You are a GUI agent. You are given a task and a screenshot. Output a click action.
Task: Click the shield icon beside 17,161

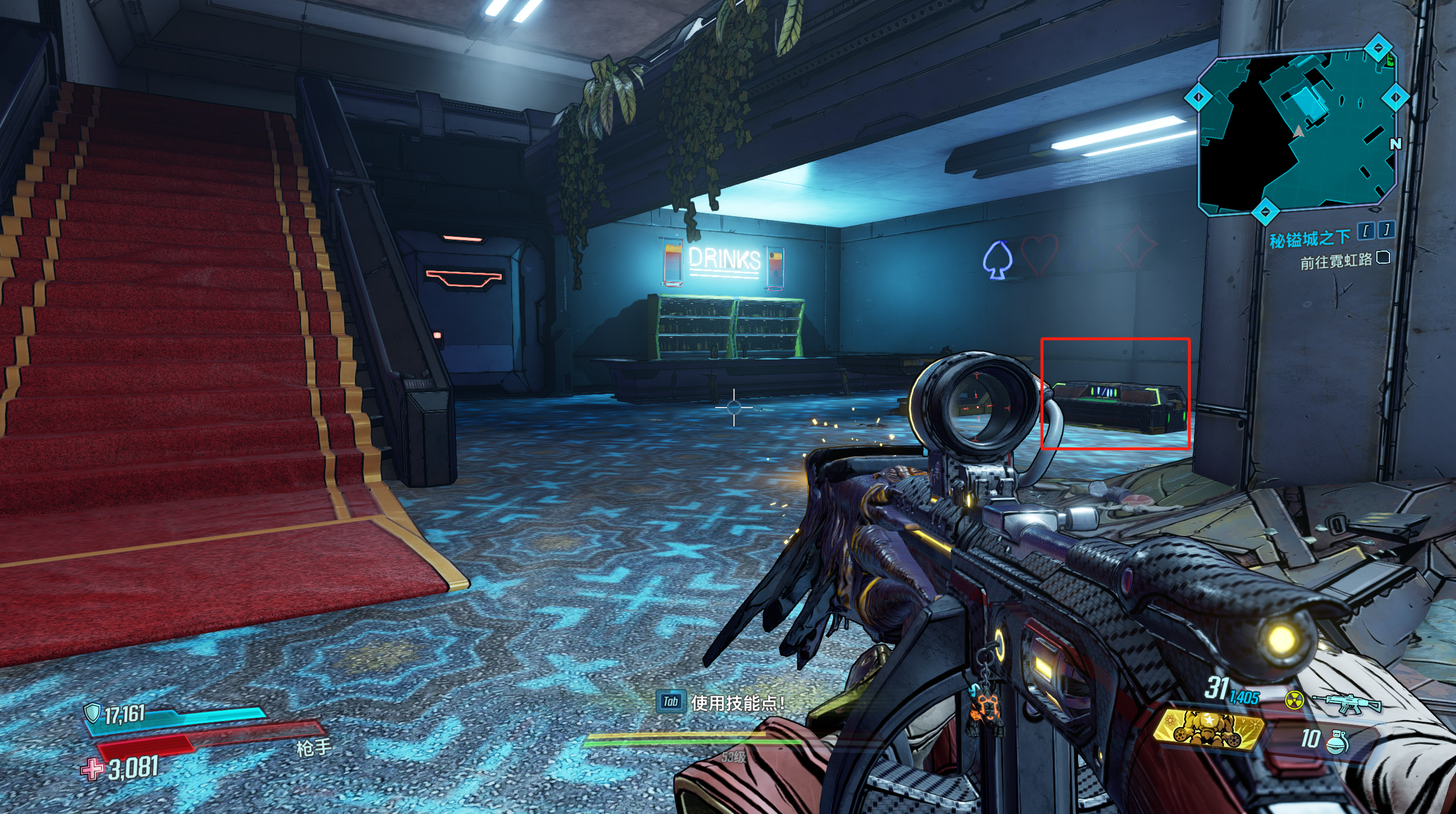click(92, 713)
